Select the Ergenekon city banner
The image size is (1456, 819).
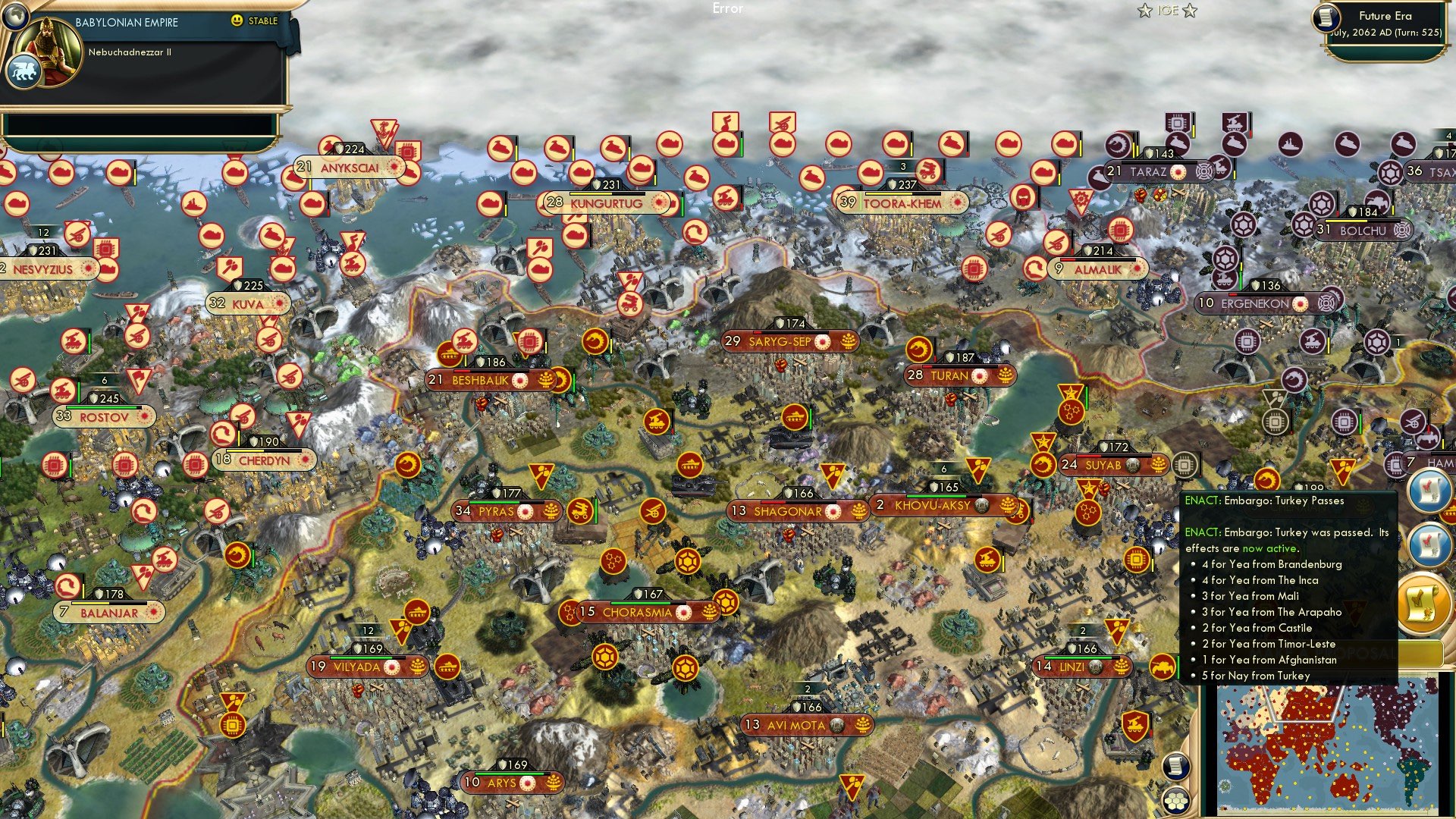click(x=1254, y=303)
